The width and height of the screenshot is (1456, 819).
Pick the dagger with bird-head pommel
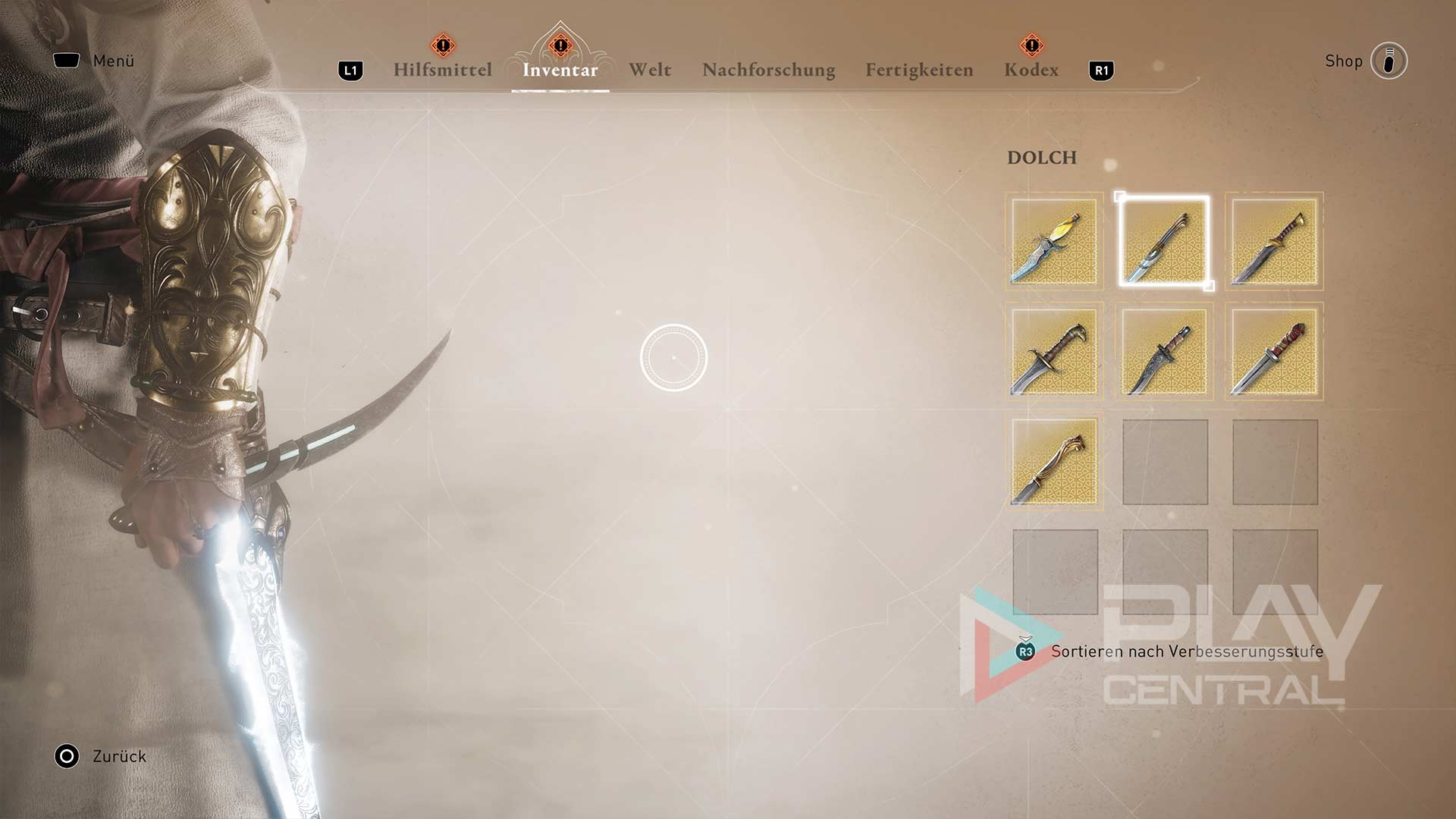point(1054,352)
